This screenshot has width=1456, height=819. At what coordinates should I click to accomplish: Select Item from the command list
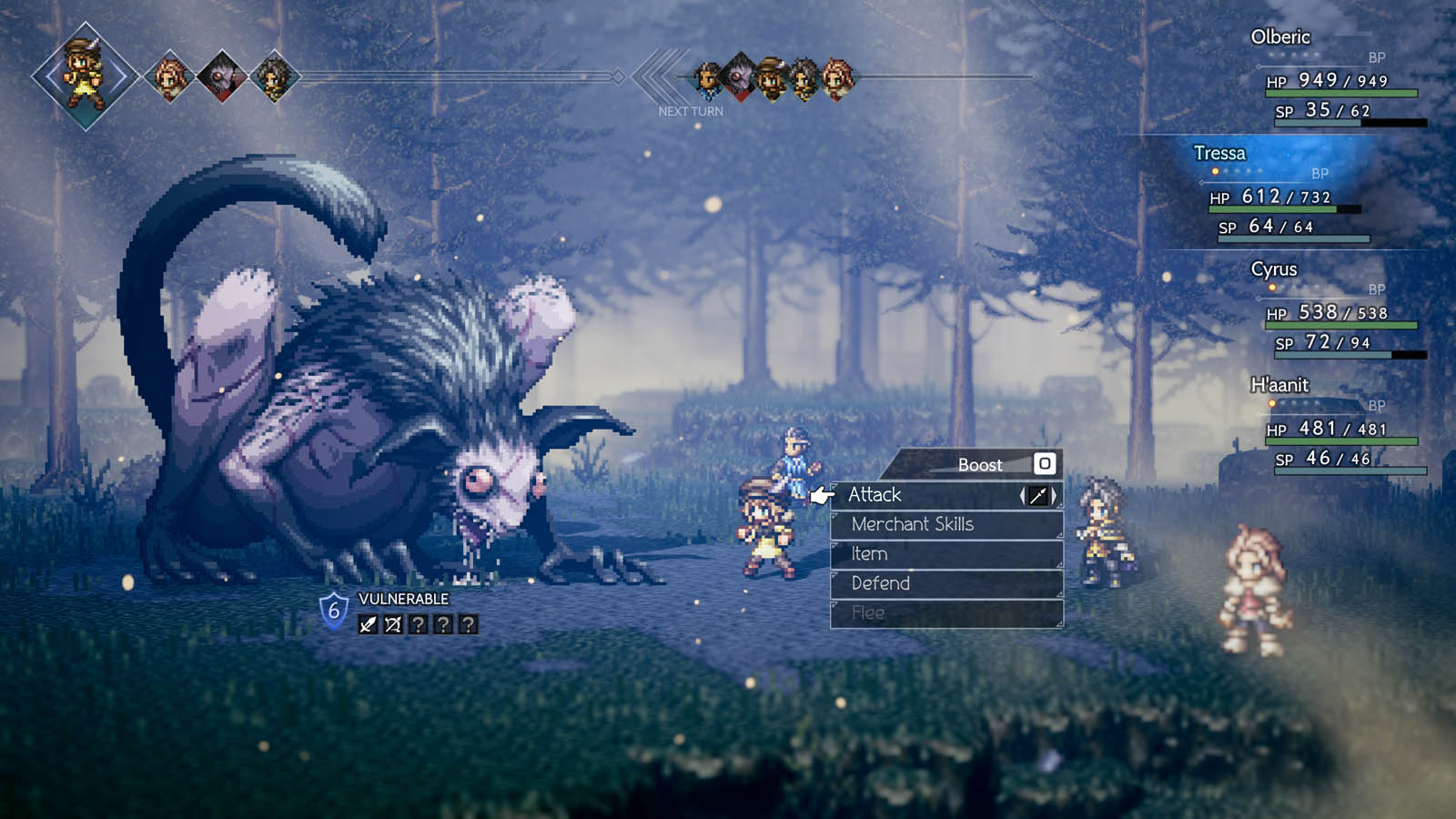tap(871, 553)
